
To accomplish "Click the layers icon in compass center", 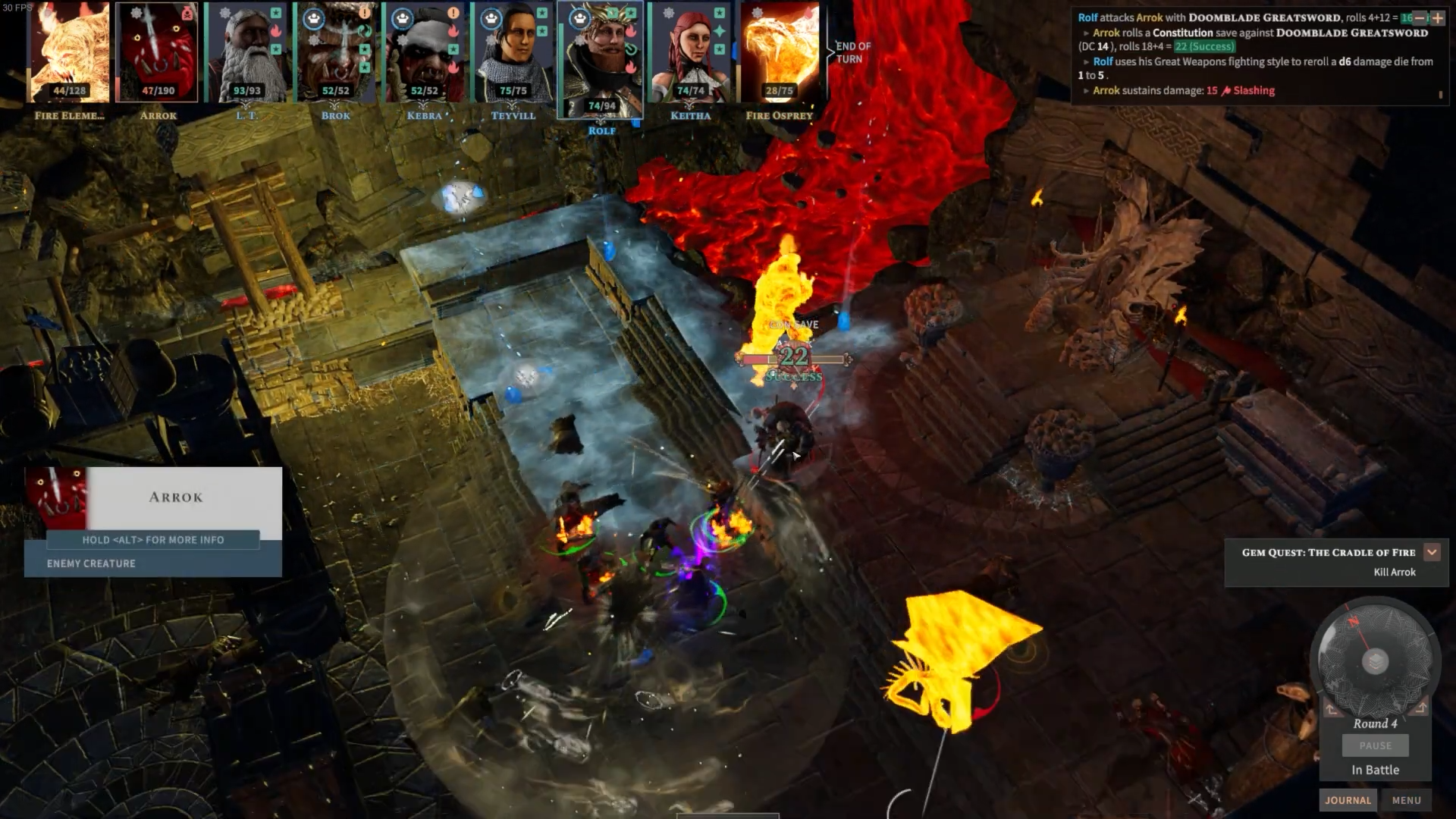I will tap(1375, 661).
